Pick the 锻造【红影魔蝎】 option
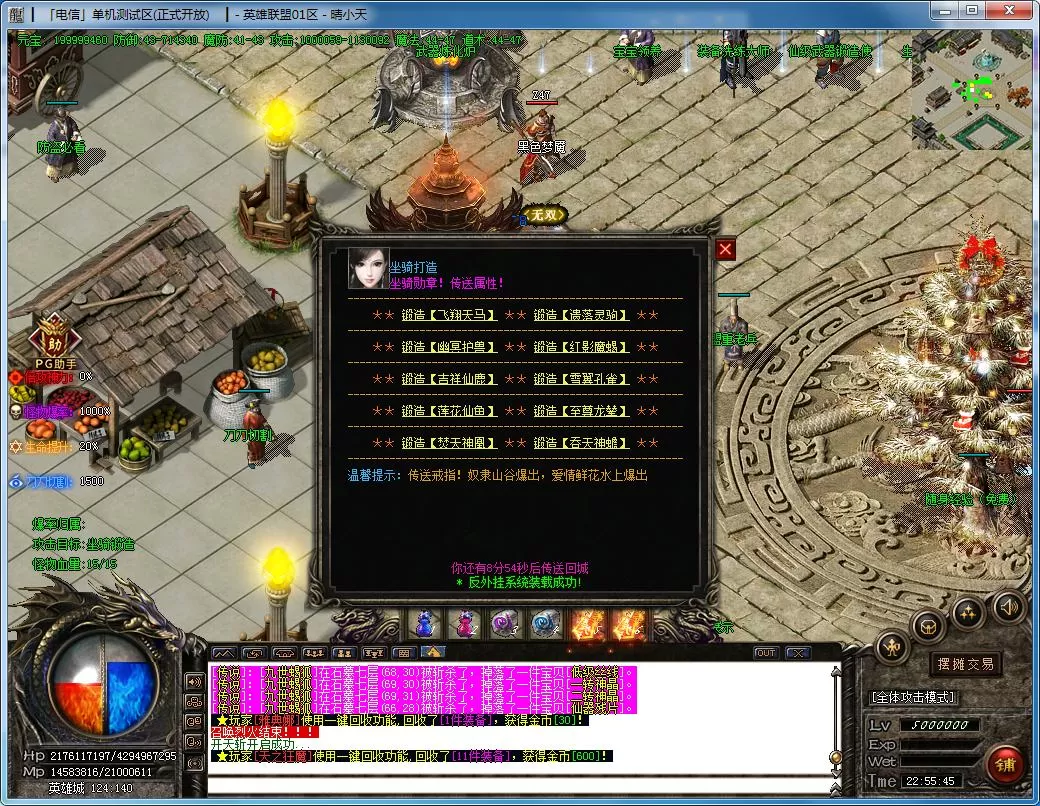1040x806 pixels. point(581,347)
